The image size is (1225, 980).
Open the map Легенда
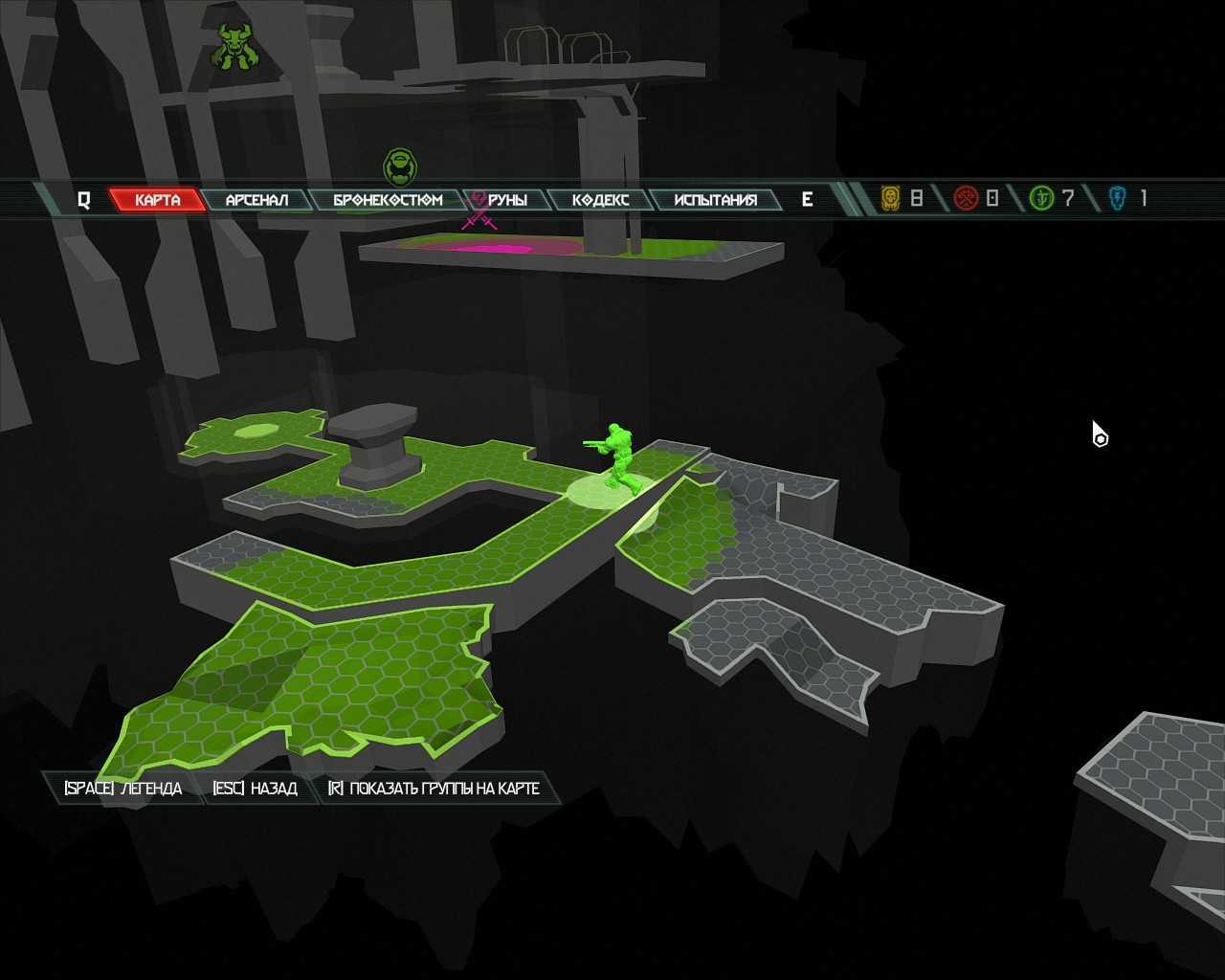coord(122,789)
